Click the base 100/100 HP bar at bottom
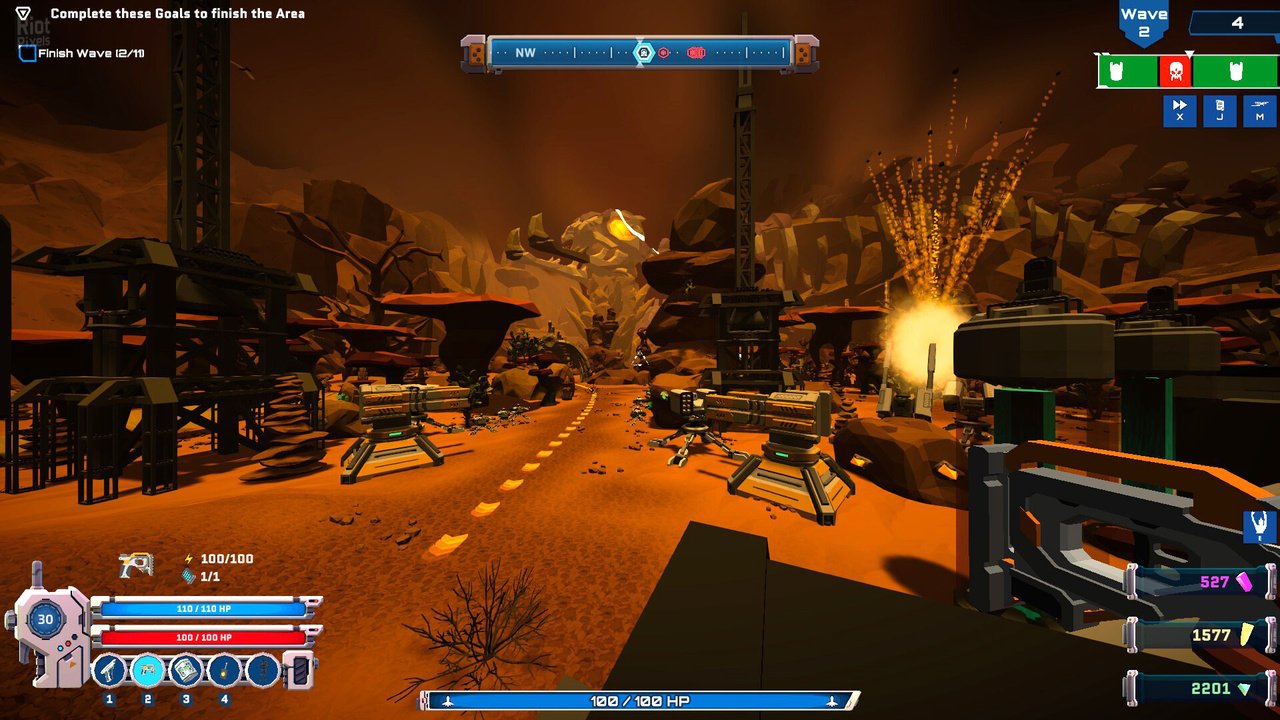1280x720 pixels. coord(640,701)
